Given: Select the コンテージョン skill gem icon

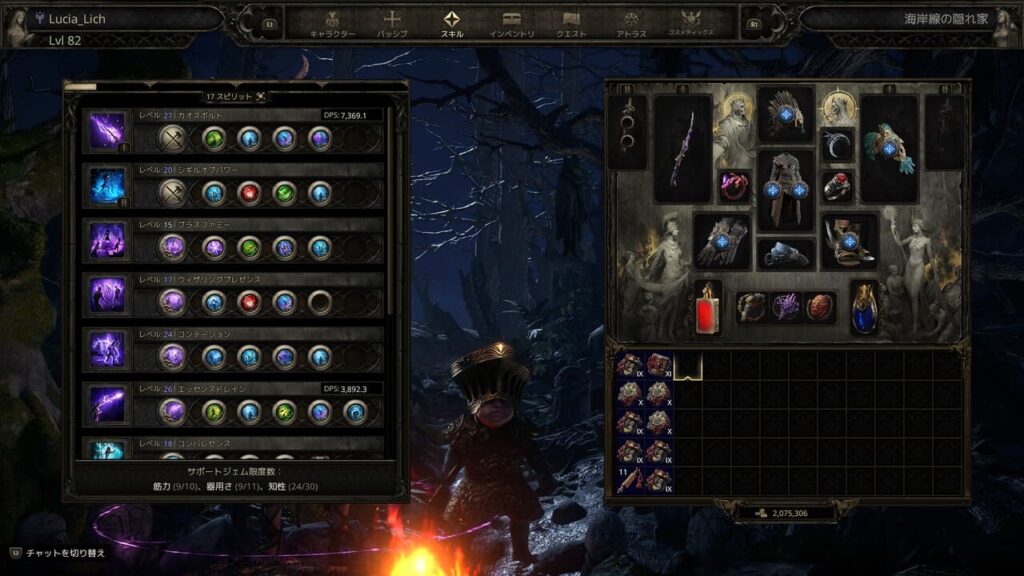Looking at the screenshot, I should tap(107, 350).
